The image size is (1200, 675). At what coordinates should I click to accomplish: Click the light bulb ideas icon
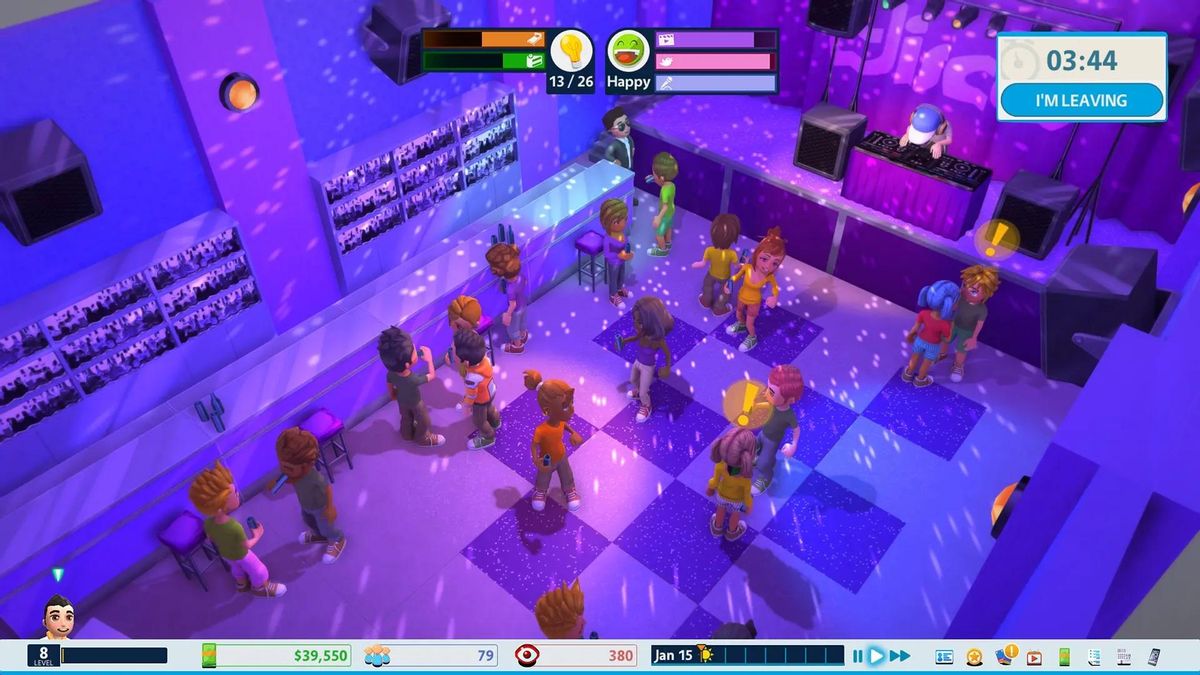[571, 50]
